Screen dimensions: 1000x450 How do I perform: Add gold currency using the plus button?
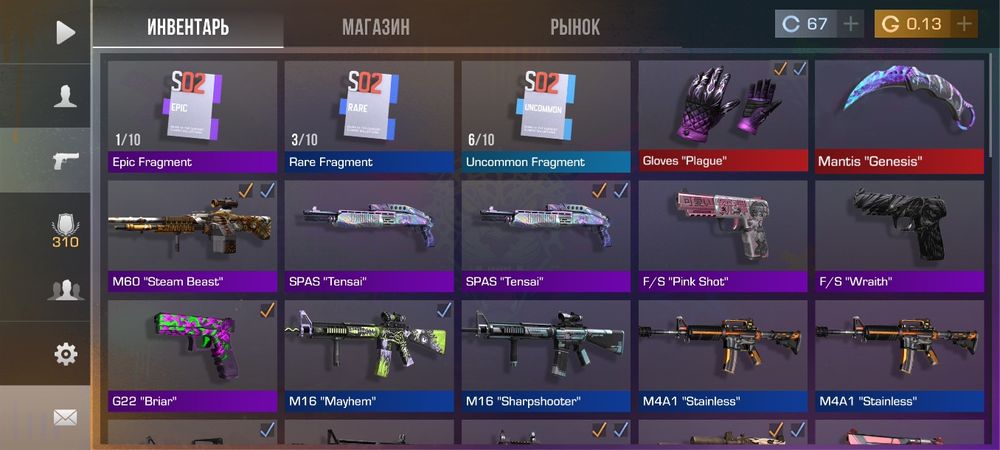coord(964,24)
